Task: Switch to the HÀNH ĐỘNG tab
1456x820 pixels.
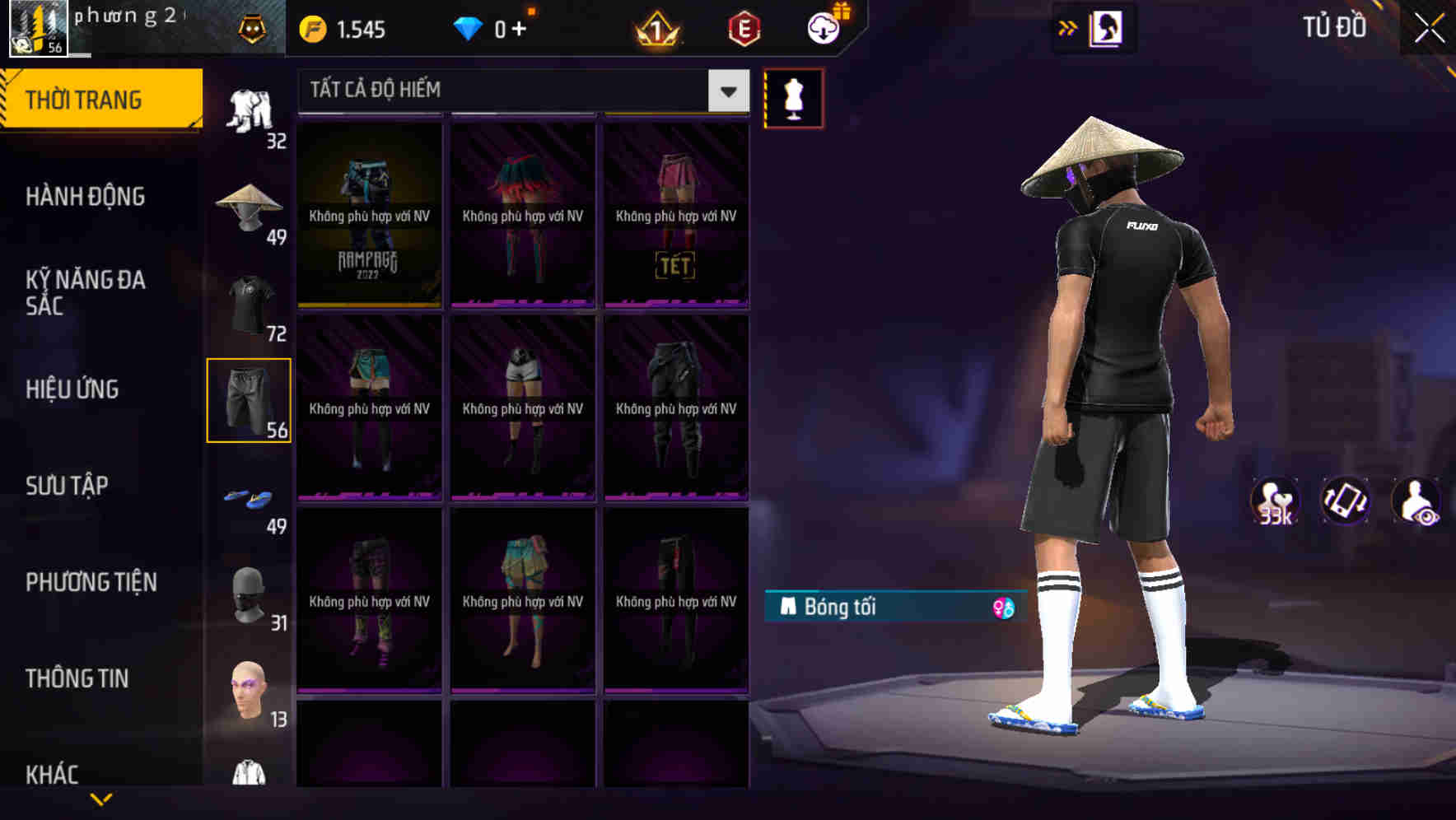Action: pyautogui.click(x=87, y=197)
